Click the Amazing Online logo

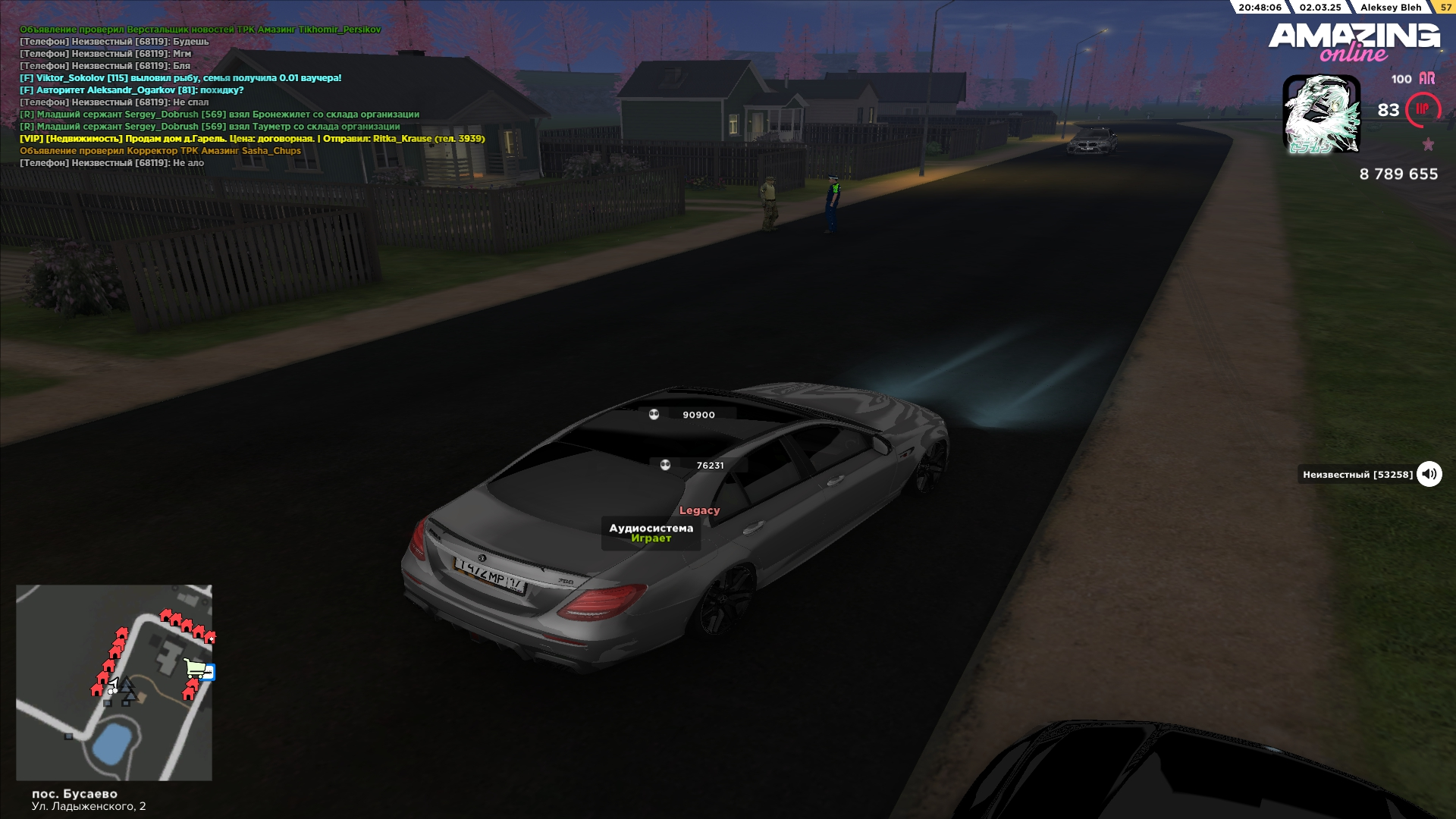[1354, 41]
